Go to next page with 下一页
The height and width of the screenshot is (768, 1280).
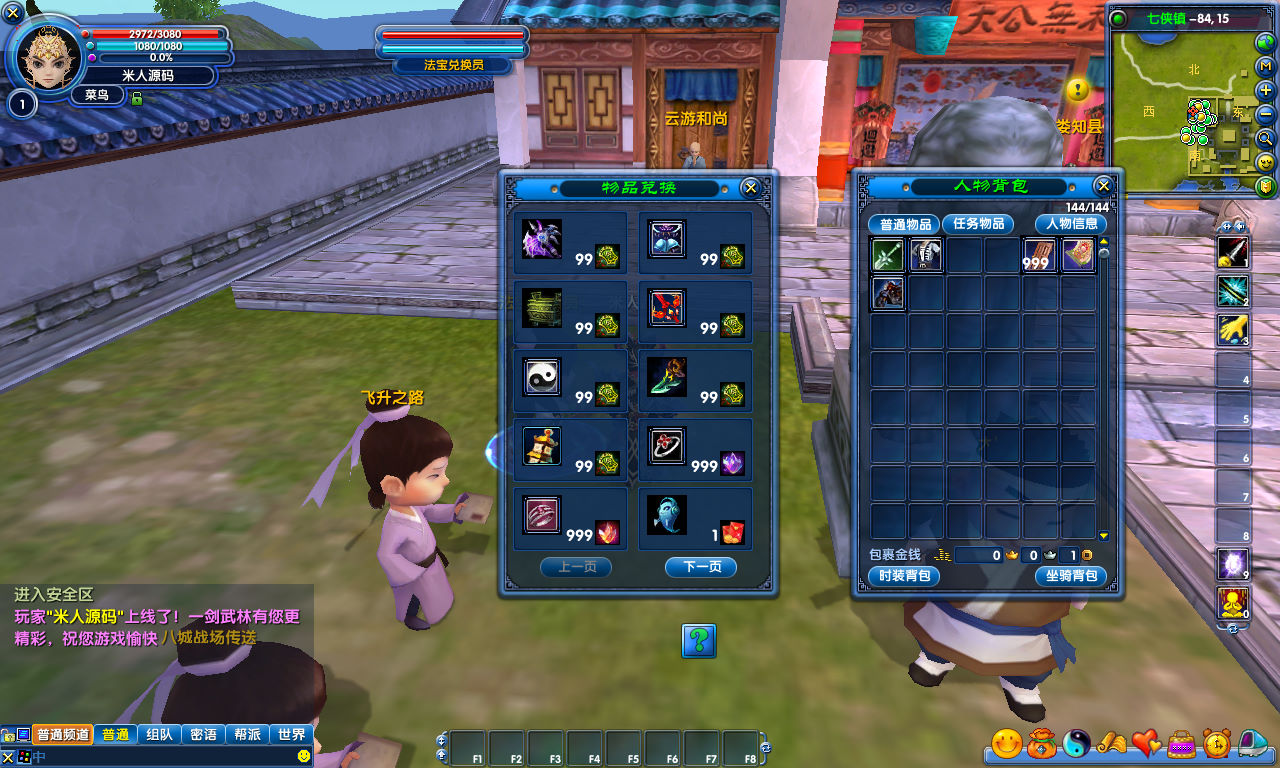coord(700,567)
